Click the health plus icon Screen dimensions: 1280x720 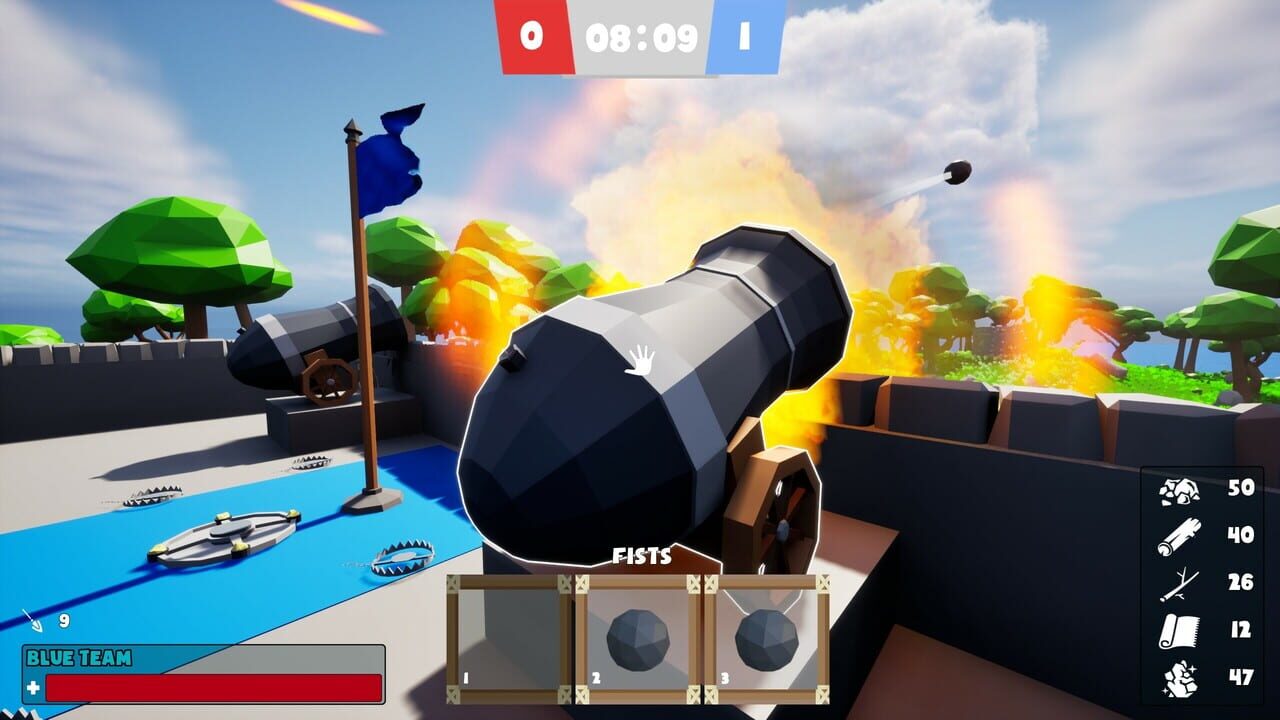[35, 688]
